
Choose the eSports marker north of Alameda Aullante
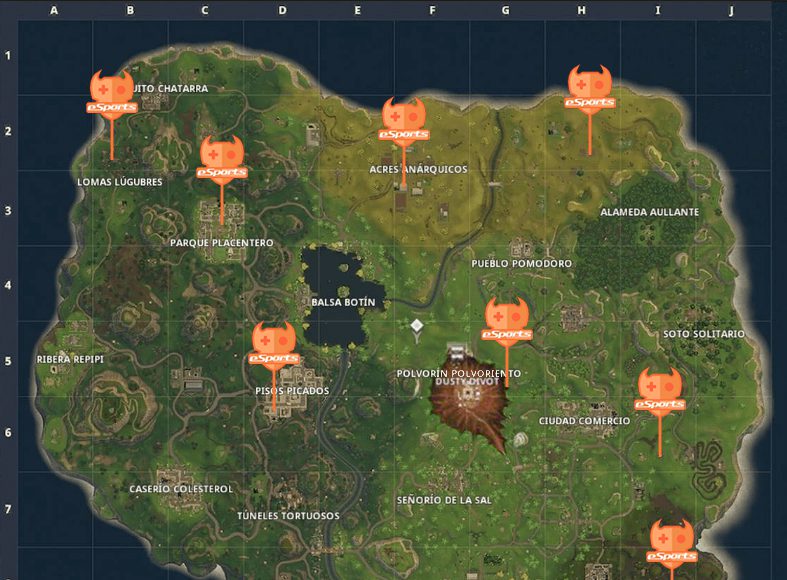coord(589,88)
